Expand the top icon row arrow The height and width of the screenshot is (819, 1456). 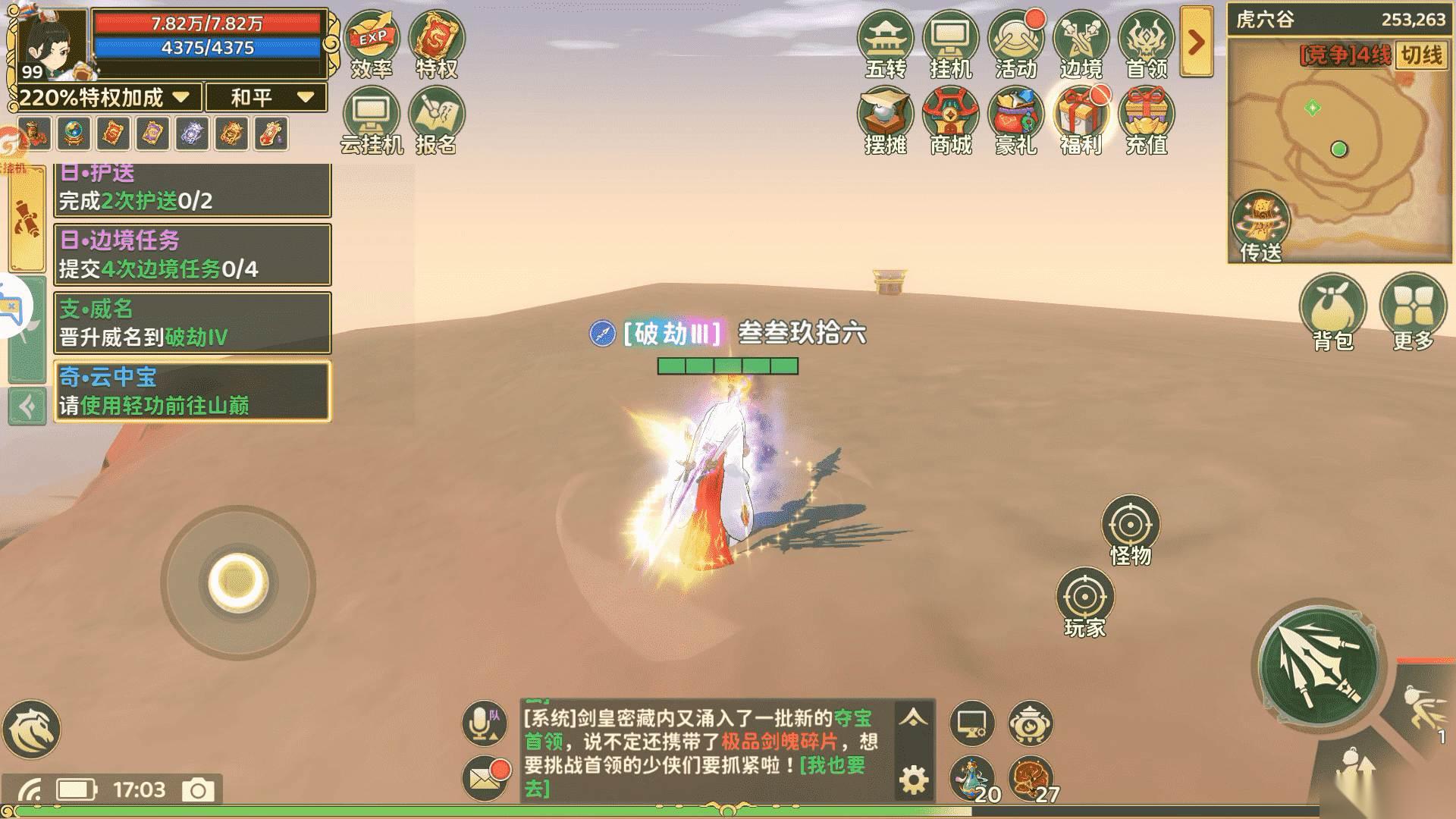[1197, 42]
